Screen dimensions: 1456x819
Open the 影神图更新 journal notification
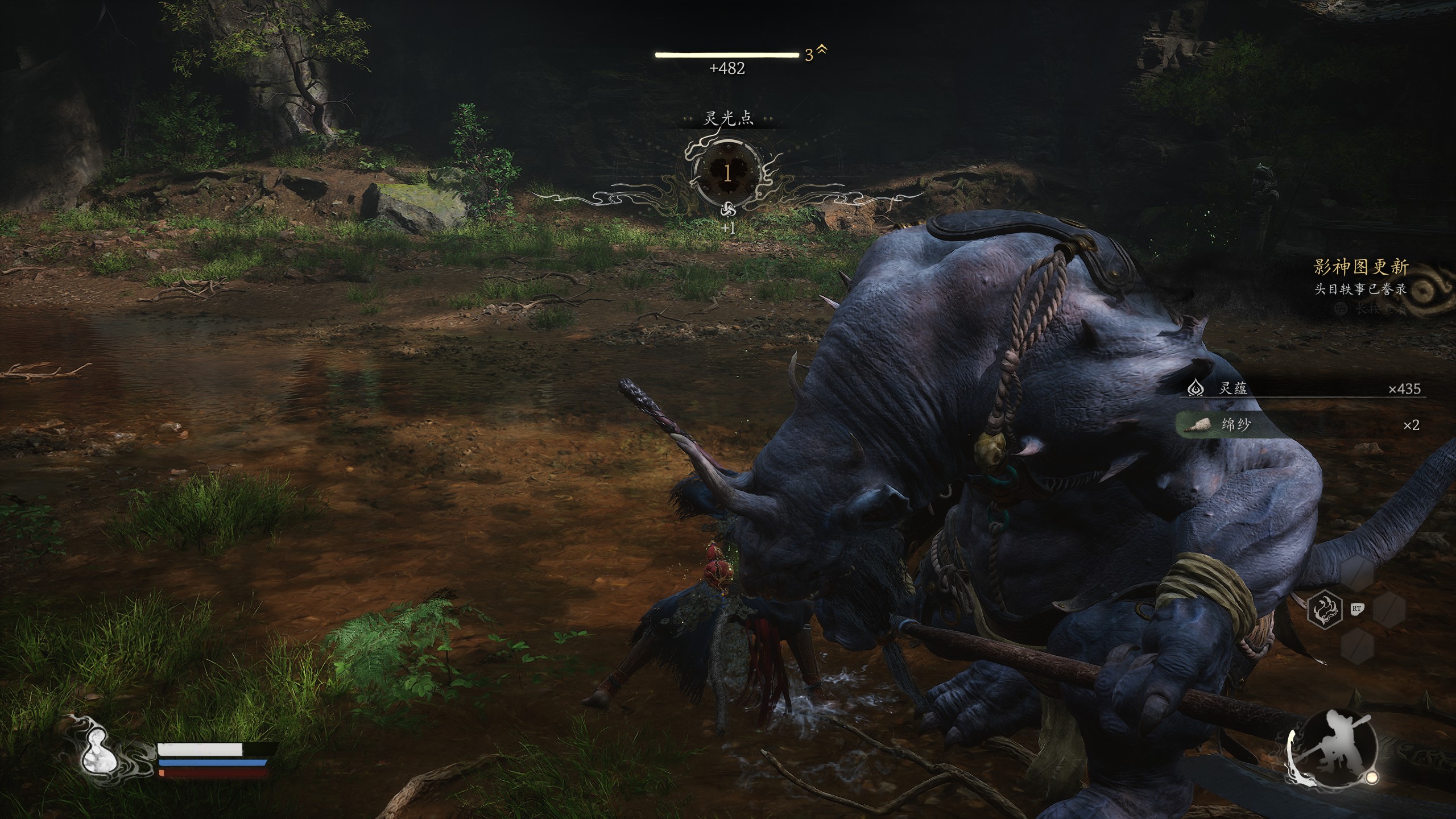(1360, 276)
